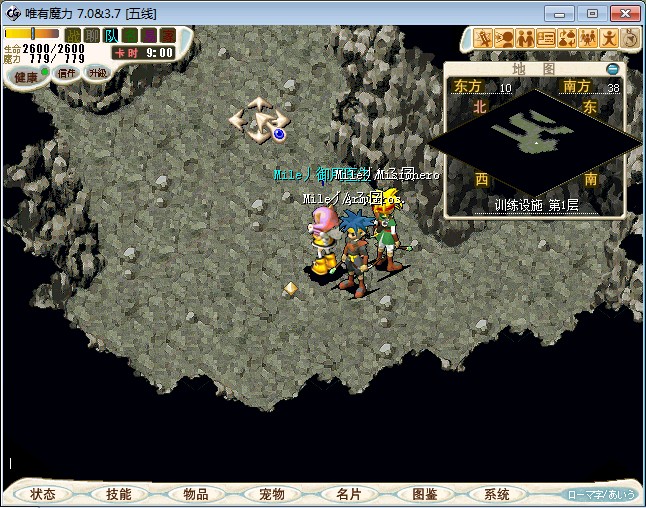Viewport: 646px width, 508px height.
Task: Open the 技能 skills menu
Action: pos(119,494)
